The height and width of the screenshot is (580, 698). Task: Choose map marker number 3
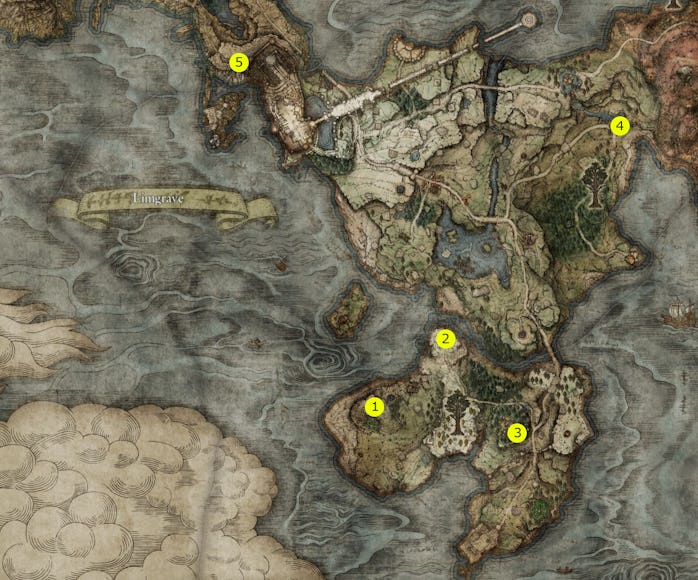[516, 433]
